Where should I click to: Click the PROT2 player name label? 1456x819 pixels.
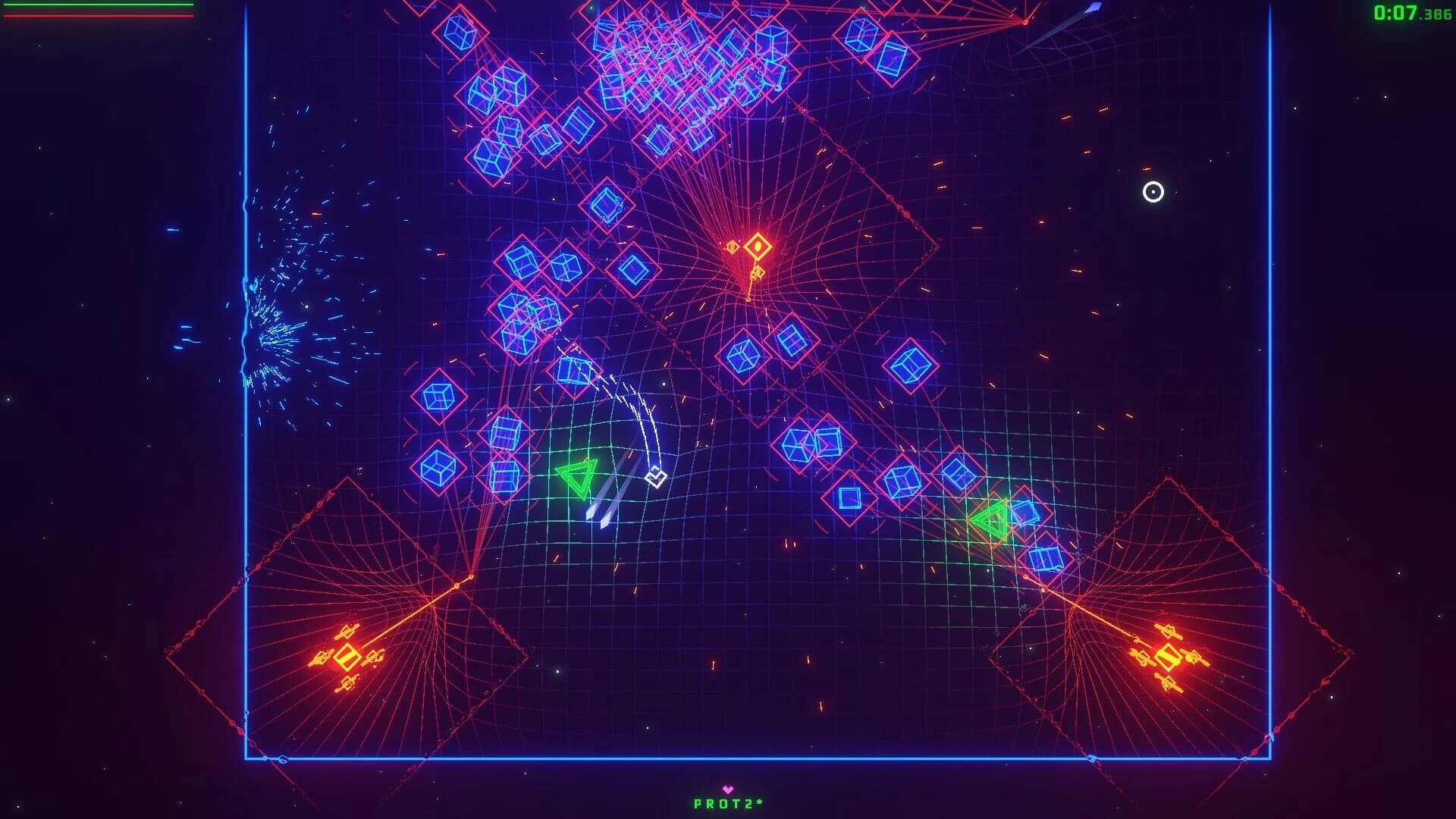726,802
